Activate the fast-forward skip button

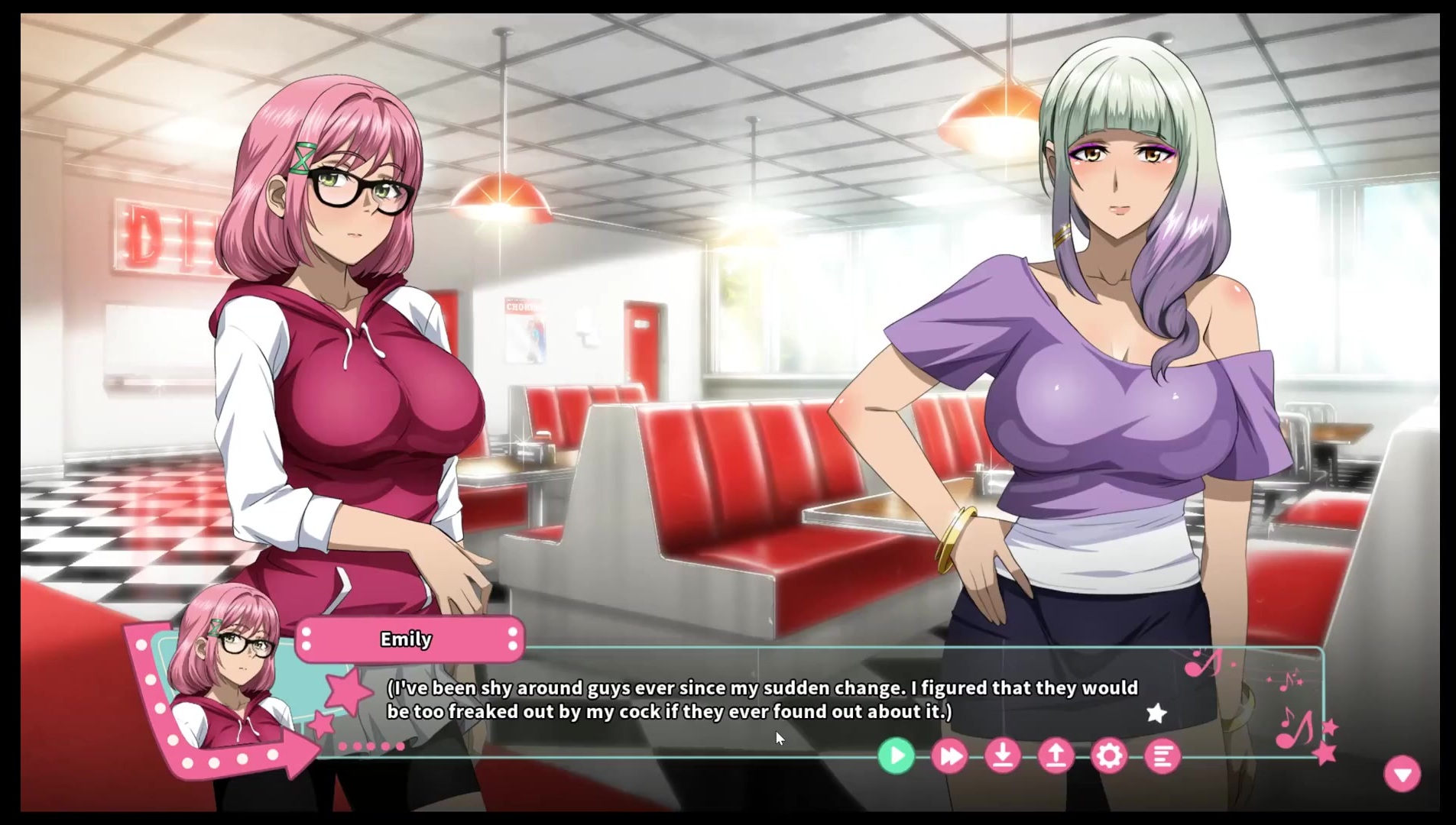click(949, 756)
